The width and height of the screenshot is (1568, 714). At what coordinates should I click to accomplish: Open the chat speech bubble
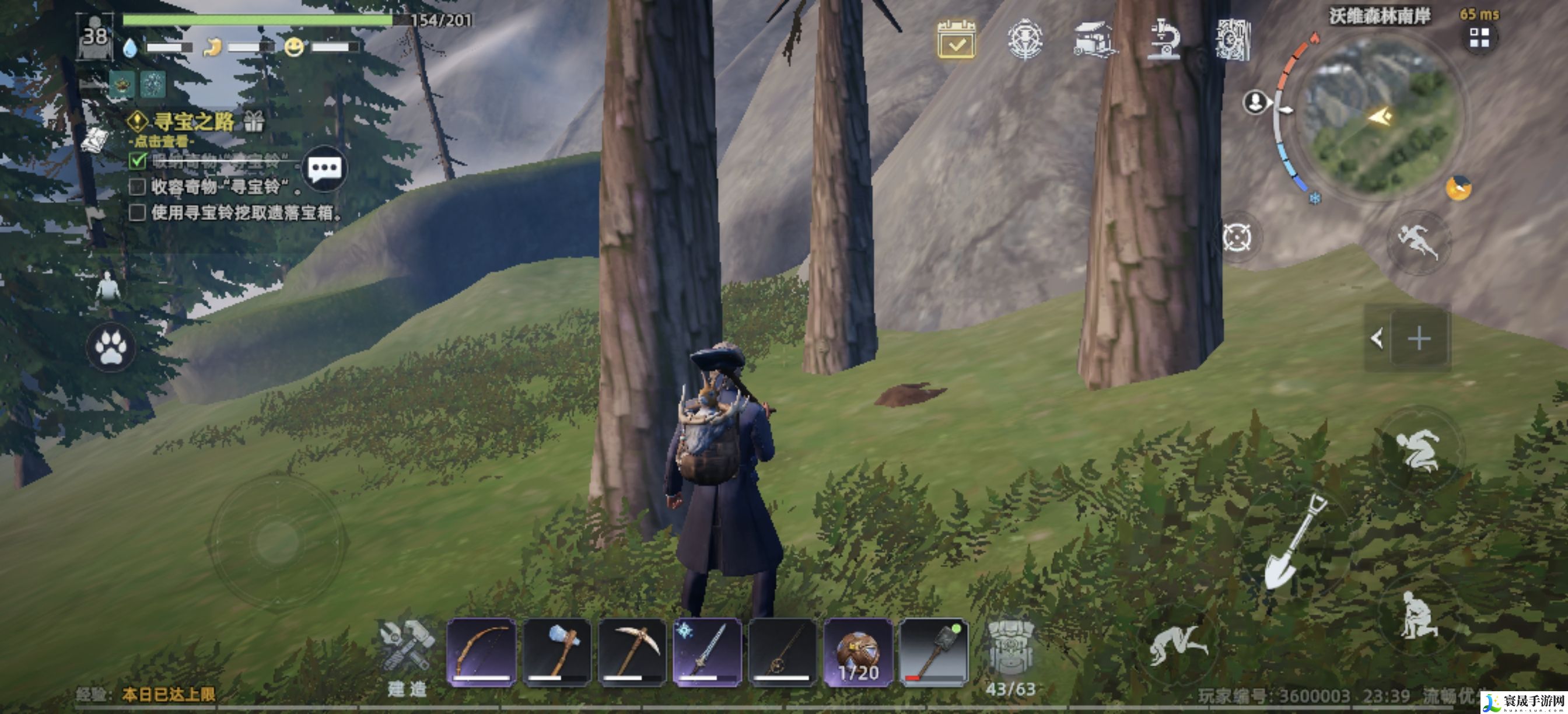click(324, 168)
